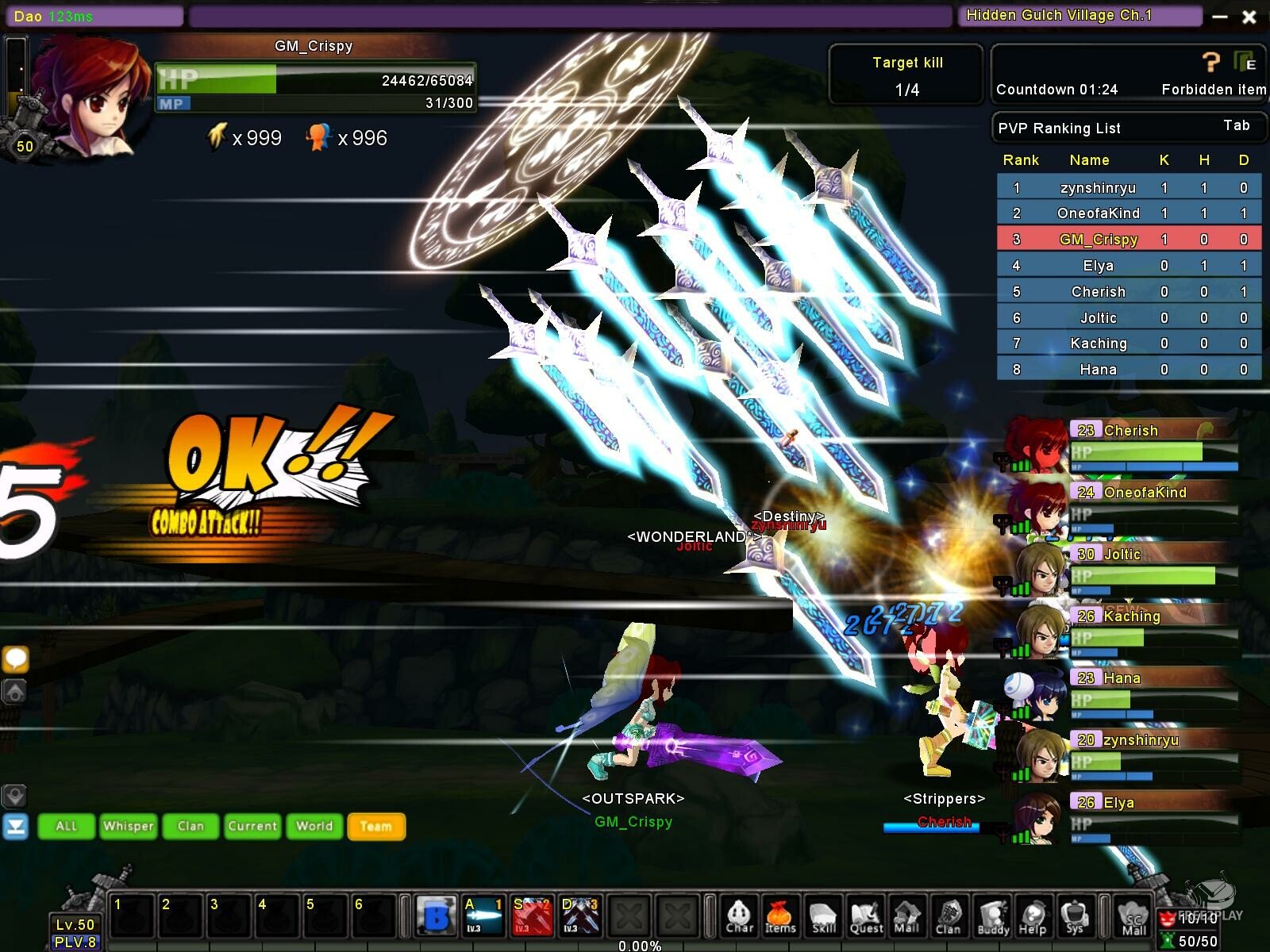Click the speech bubble chat button
The image size is (1270, 952).
click(16, 658)
